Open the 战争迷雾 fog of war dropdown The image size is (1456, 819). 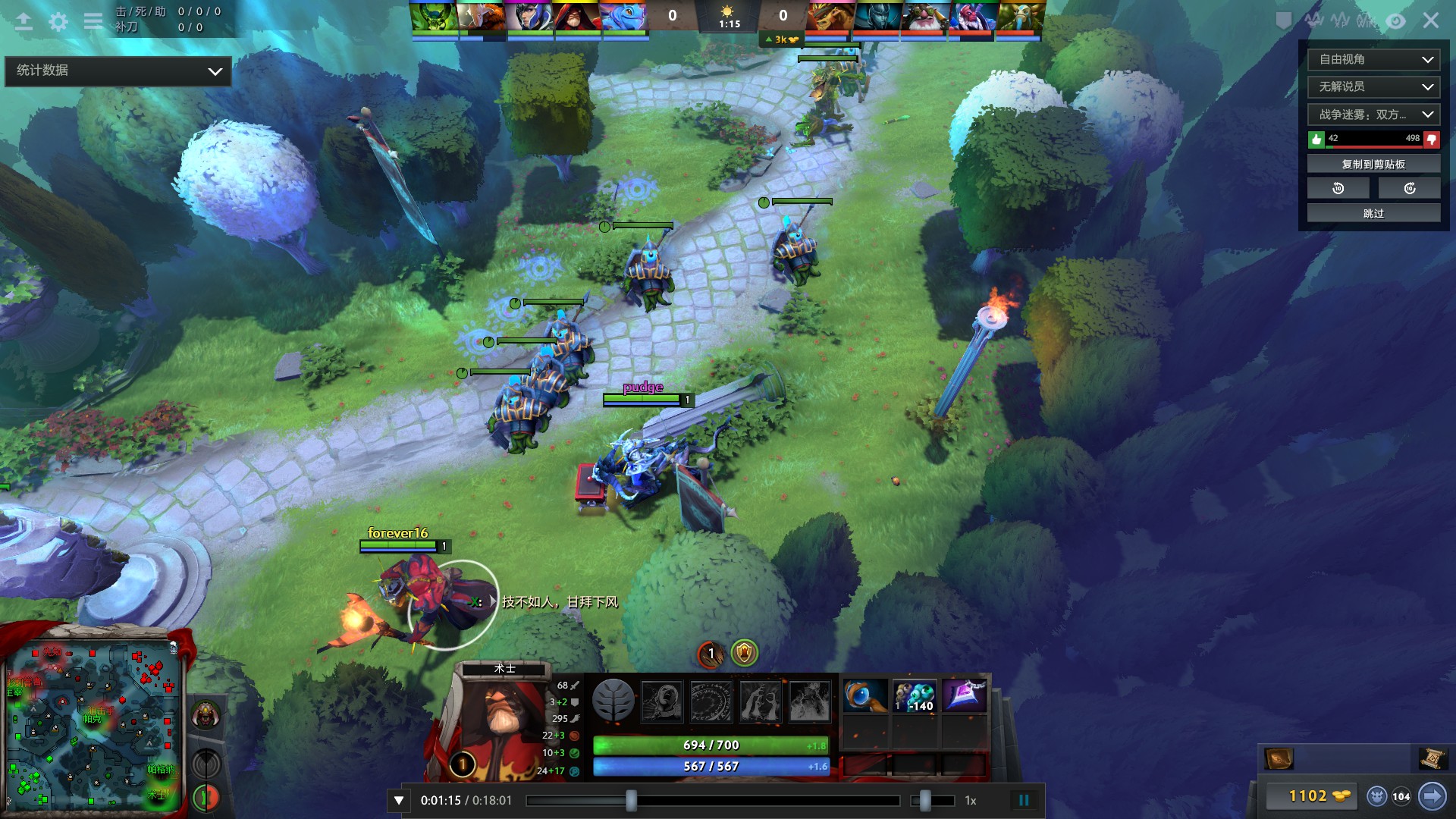click(x=1373, y=115)
